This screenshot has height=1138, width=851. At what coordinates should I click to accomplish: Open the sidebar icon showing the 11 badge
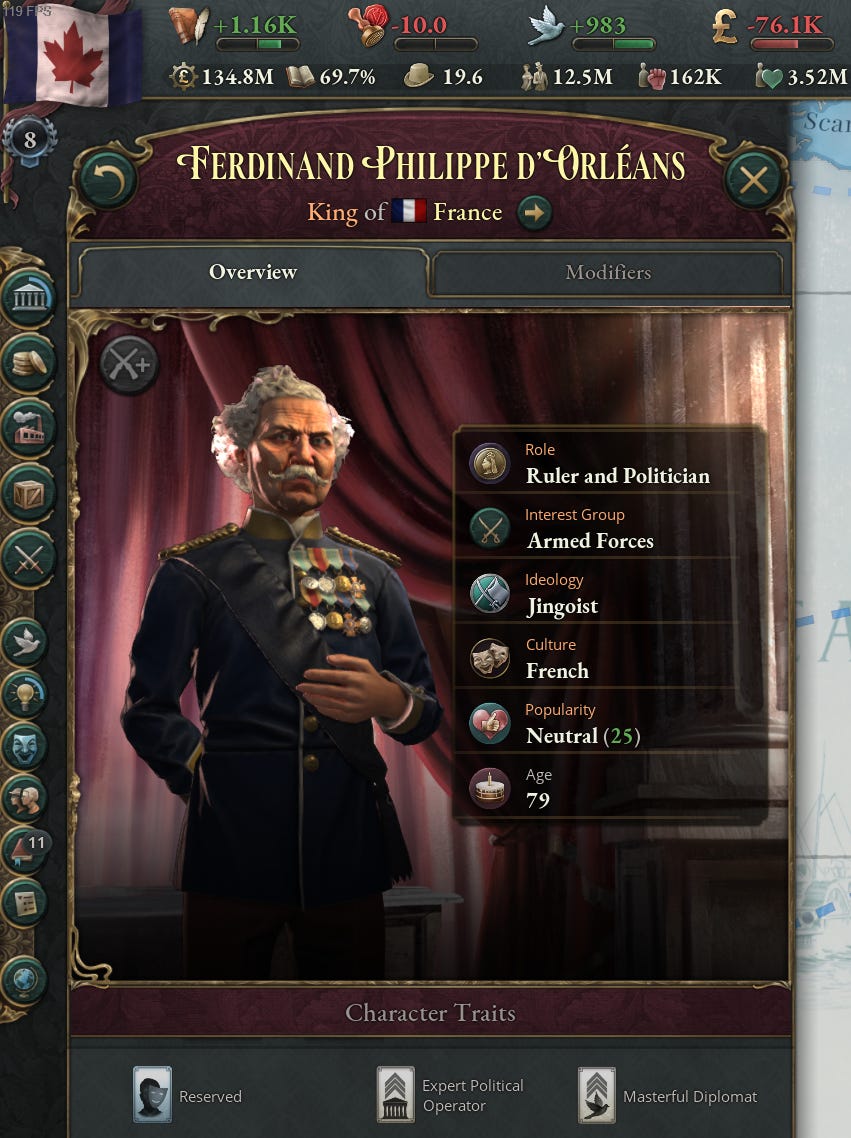coord(27,851)
